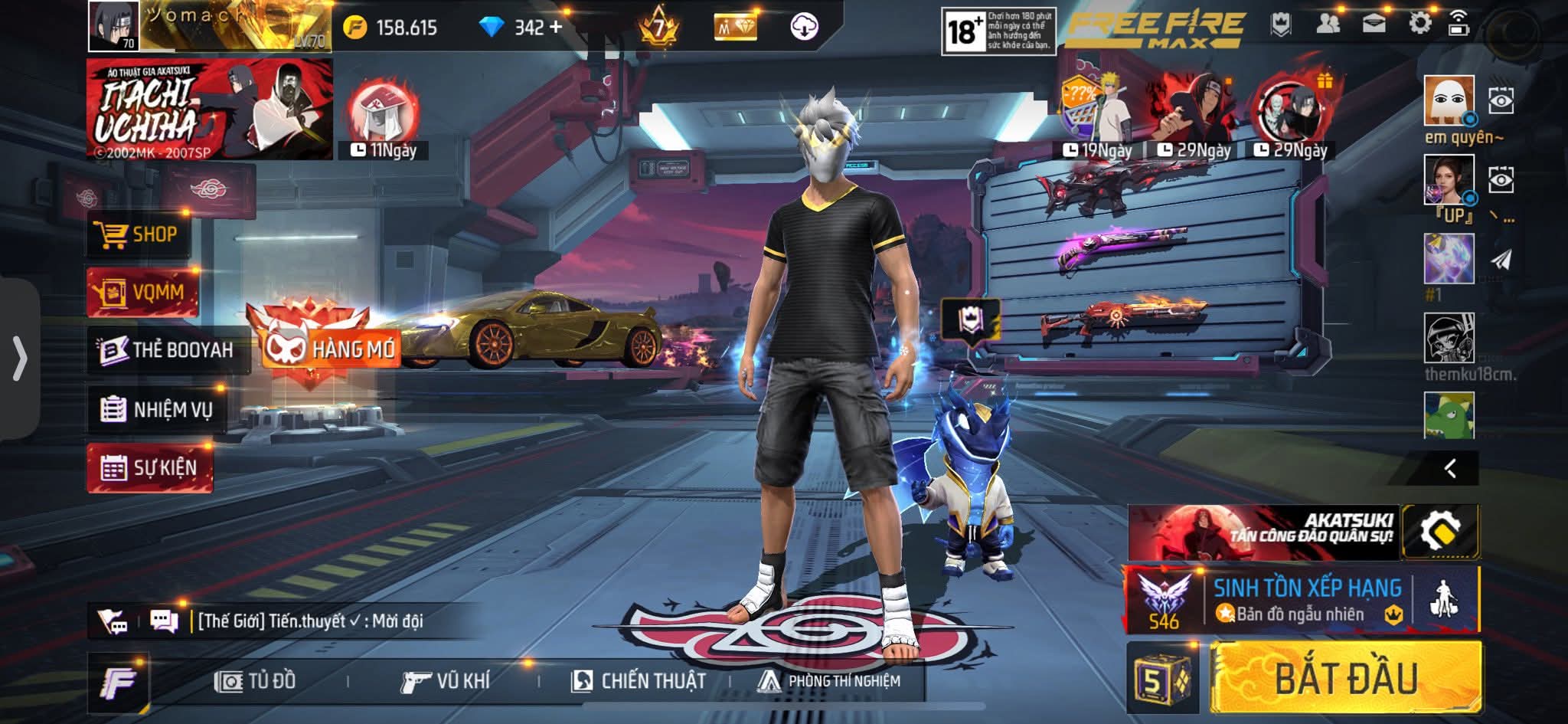Open the mail envelope icon

(1374, 24)
